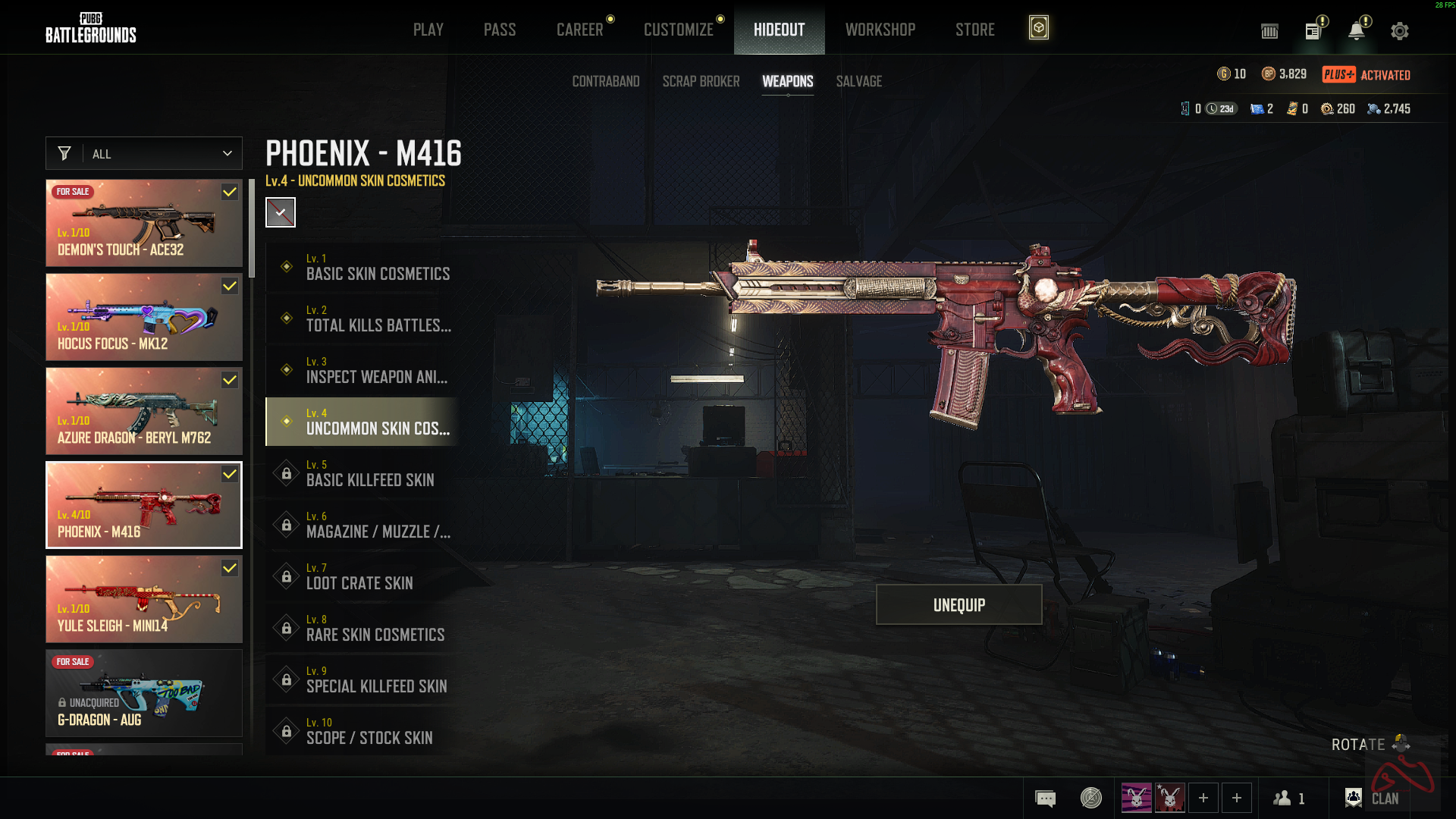Open the CUSTOMIZE menu

tap(678, 30)
